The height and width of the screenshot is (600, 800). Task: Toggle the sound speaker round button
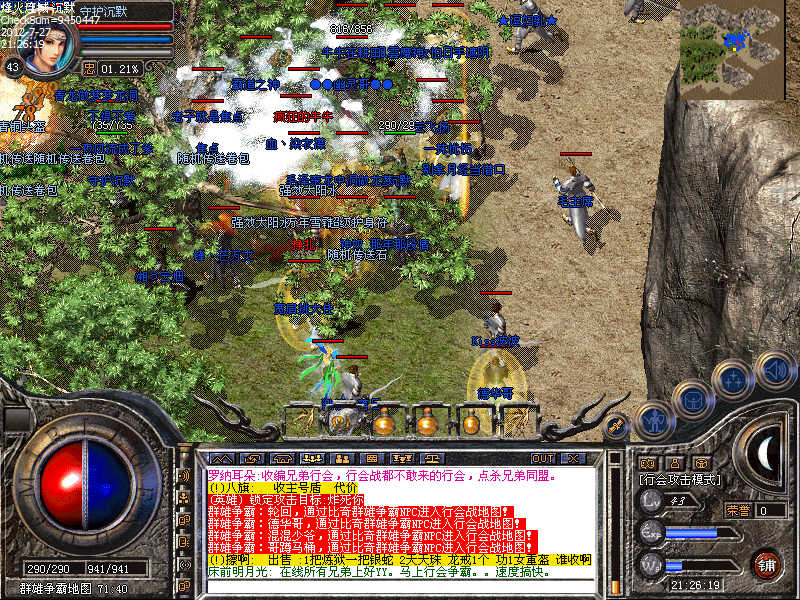(x=774, y=371)
